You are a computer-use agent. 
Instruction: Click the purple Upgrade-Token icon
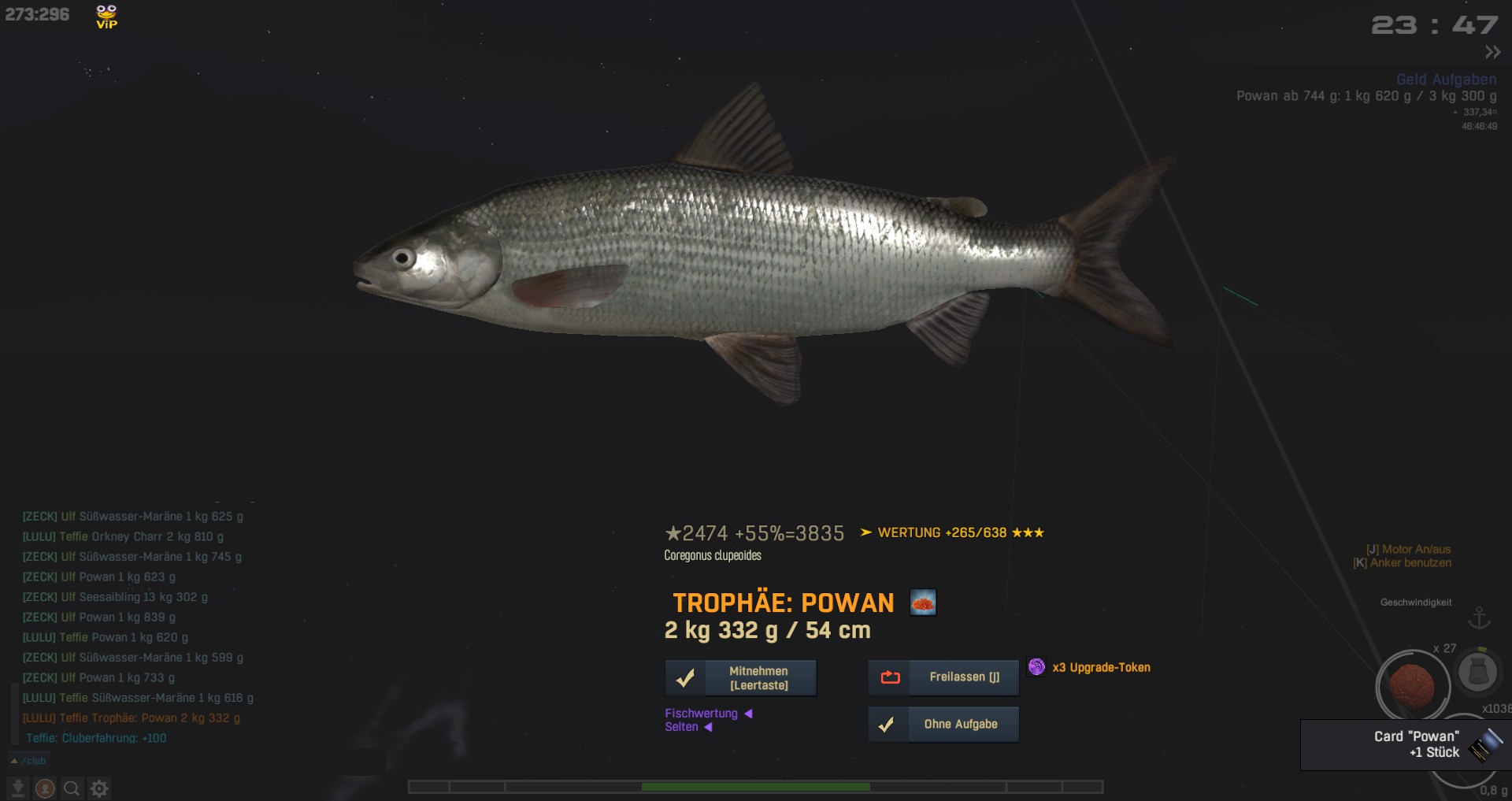coord(1036,667)
